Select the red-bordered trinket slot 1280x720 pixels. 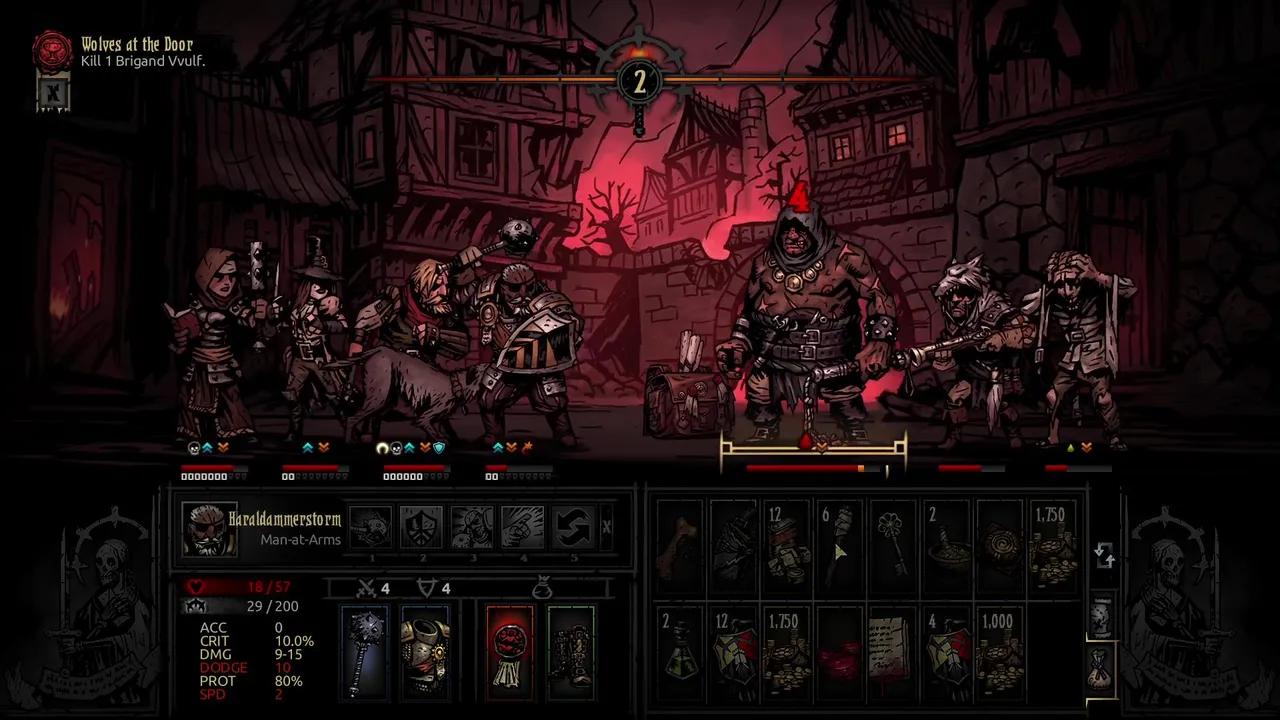(x=509, y=651)
